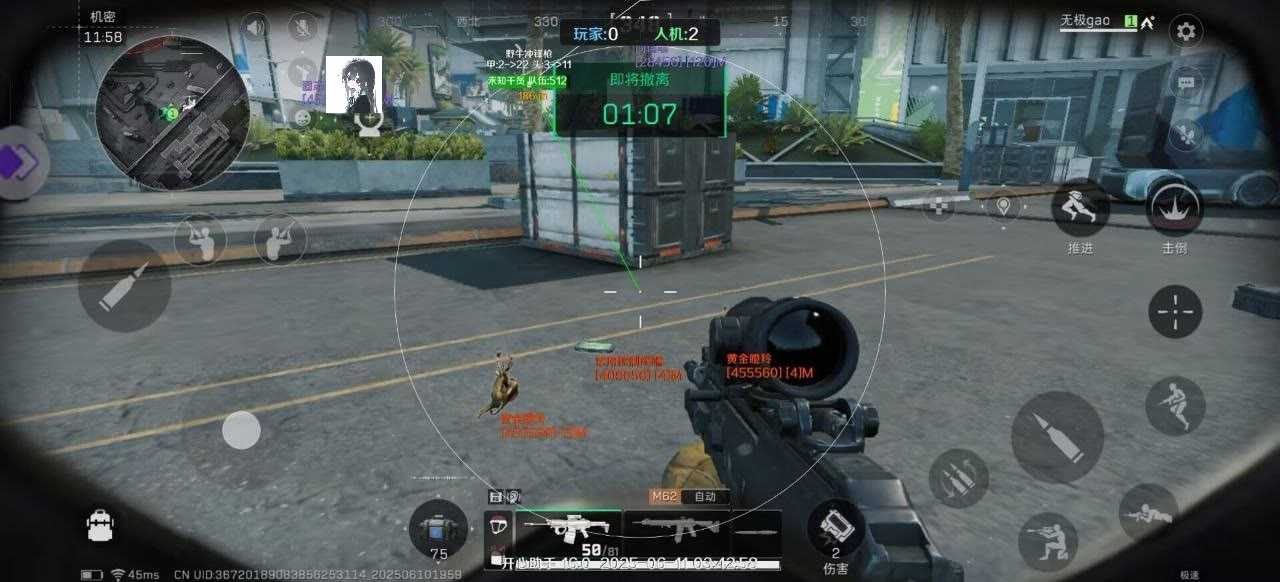The image size is (1280, 582).
Task: Reload using the two-bullet button
Action: 958,478
